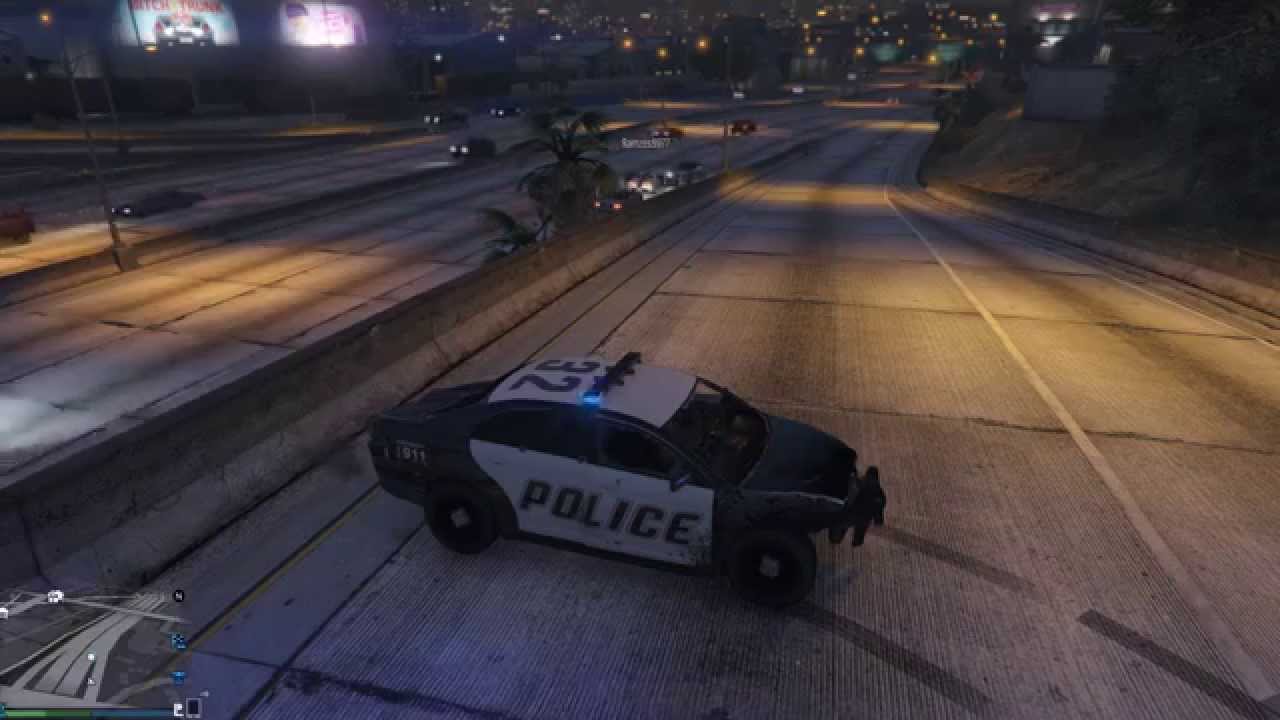The width and height of the screenshot is (1280, 720).
Task: Click the small white blip at minimap left edge
Action: pos(2,610)
